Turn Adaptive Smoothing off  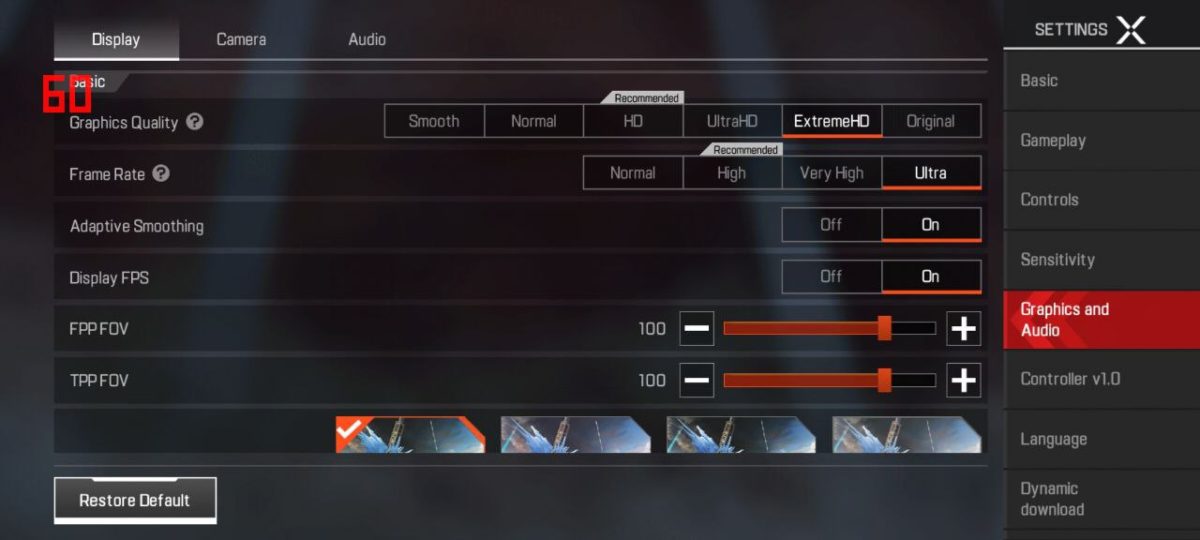(831, 225)
